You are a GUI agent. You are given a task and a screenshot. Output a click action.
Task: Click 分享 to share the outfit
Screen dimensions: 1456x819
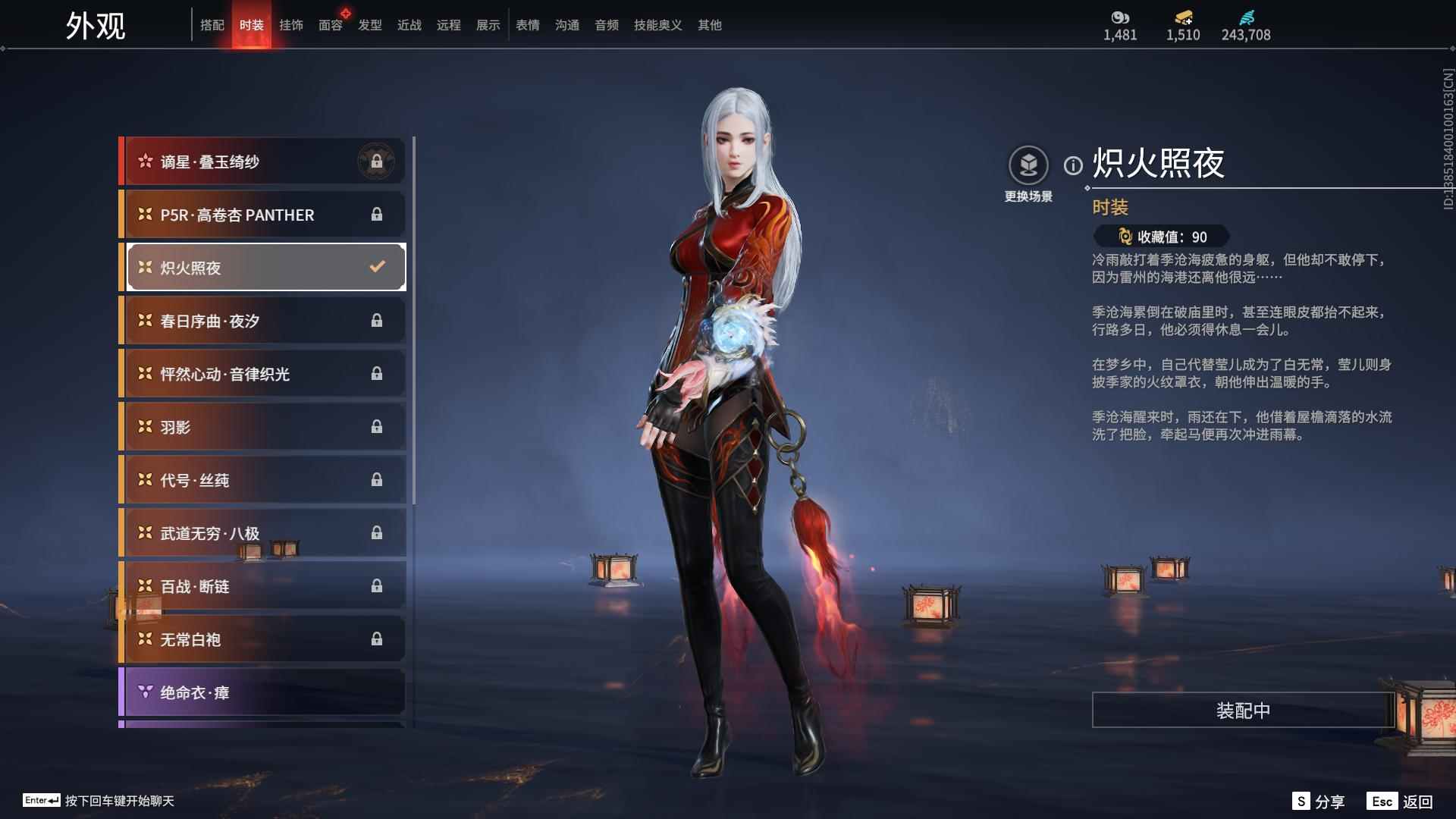click(1331, 800)
